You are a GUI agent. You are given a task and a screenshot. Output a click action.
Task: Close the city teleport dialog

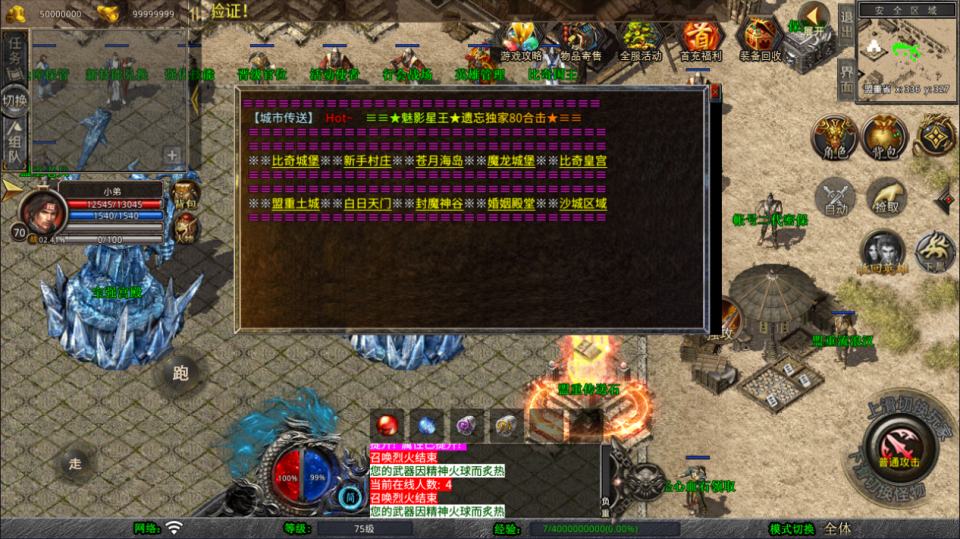(x=716, y=92)
